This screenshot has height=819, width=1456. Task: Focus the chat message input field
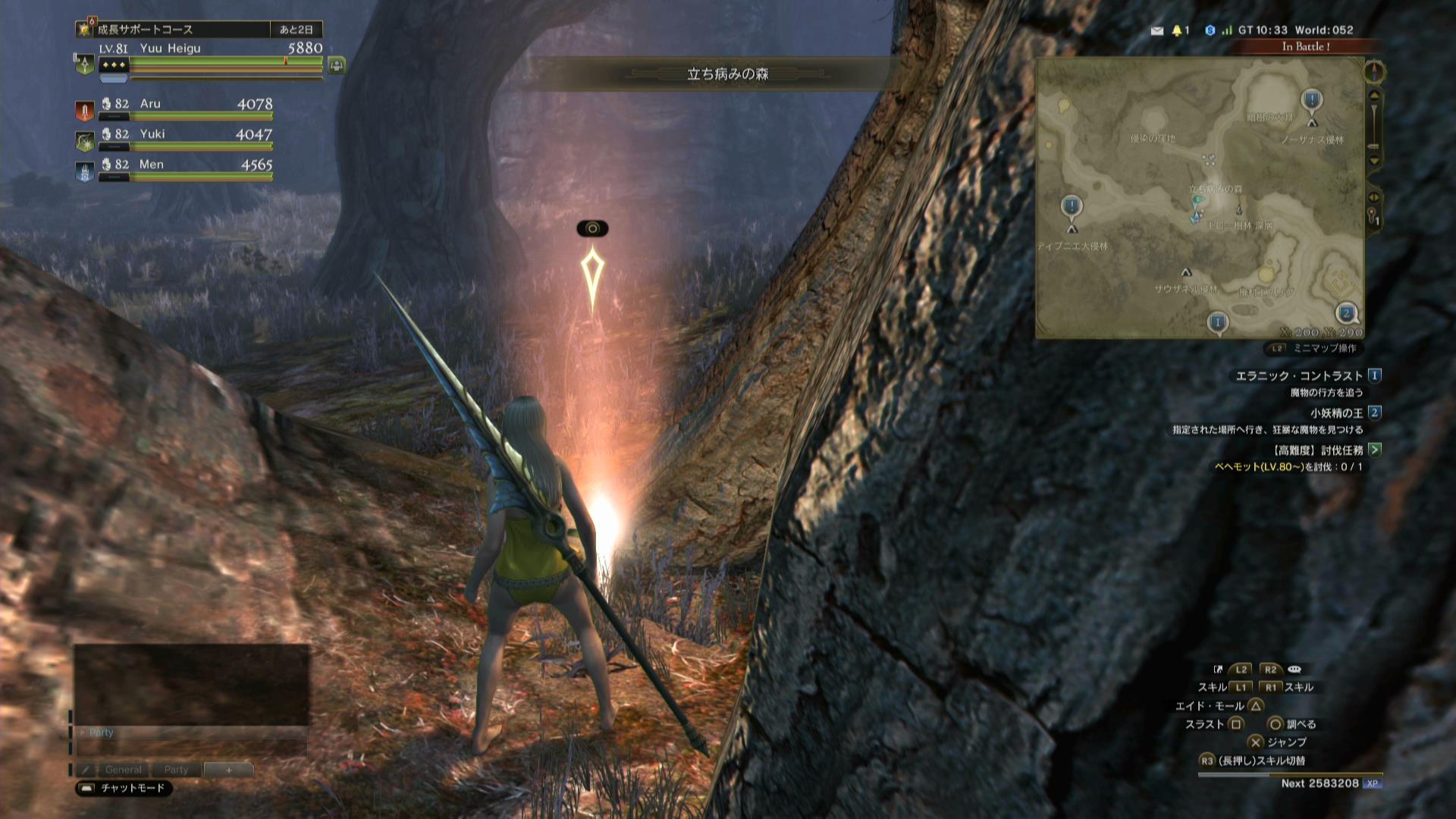point(191,748)
